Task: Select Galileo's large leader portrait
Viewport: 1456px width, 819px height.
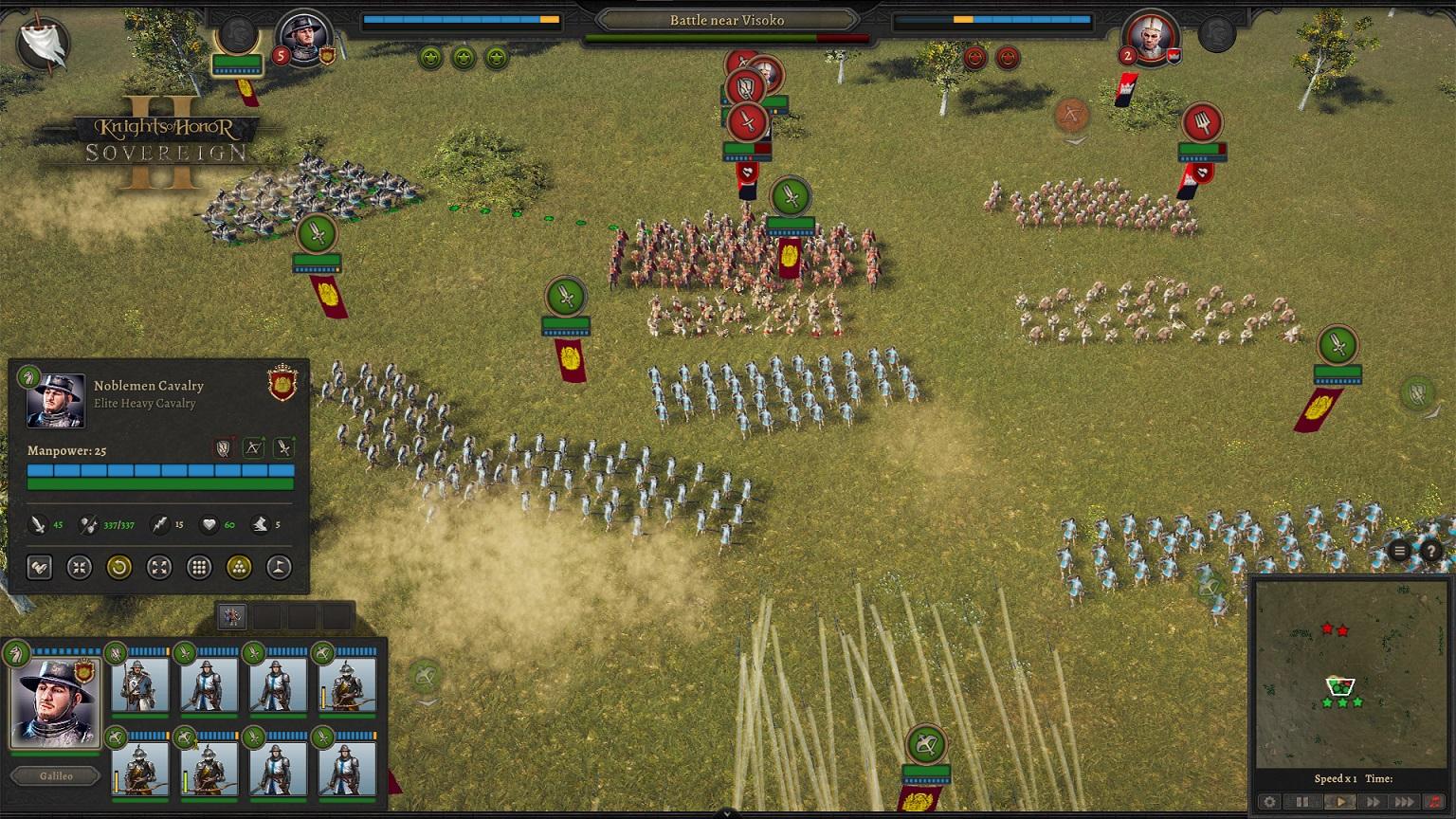Action: pyautogui.click(x=55, y=702)
